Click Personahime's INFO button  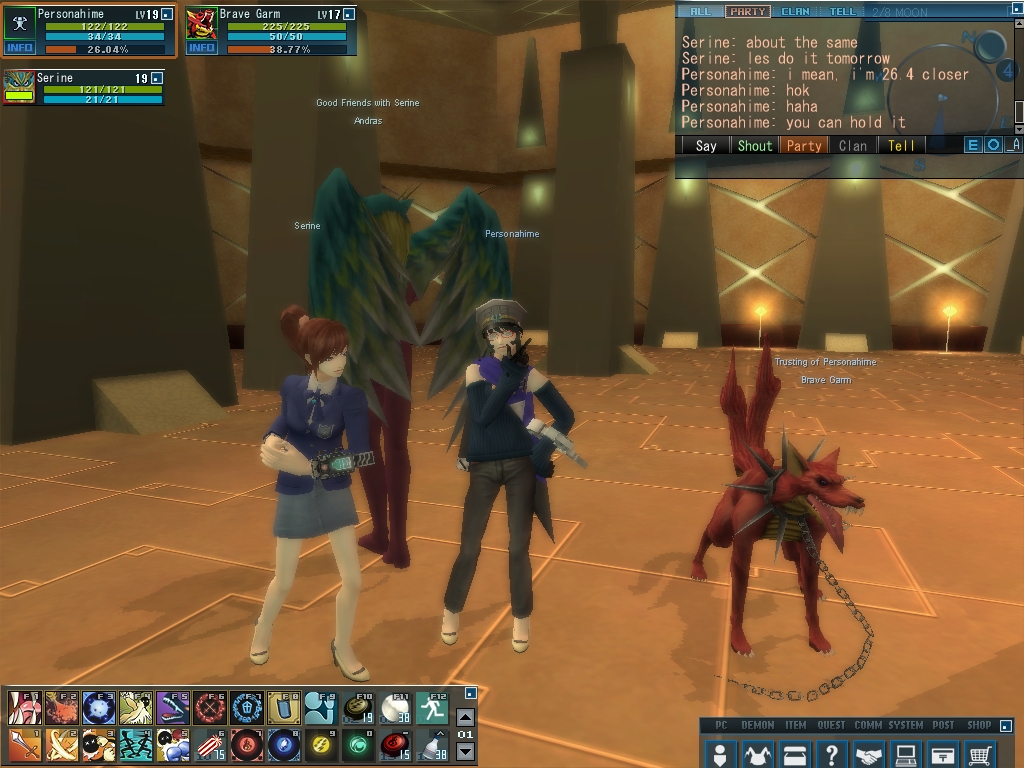click(19, 47)
